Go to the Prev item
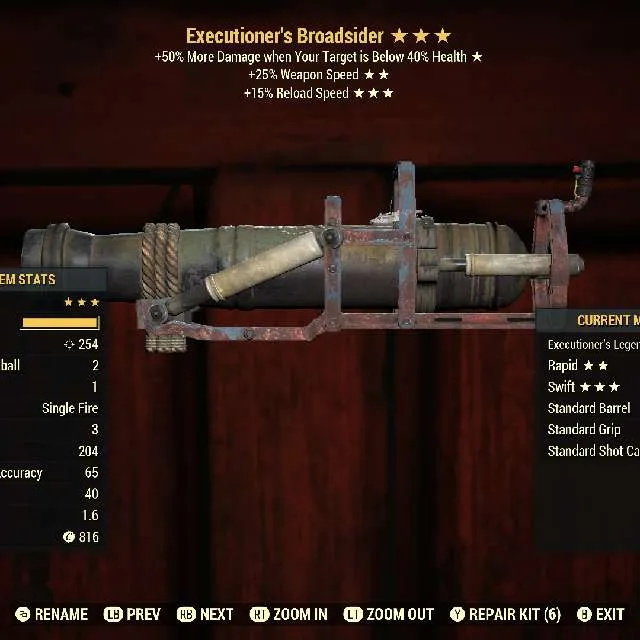Image resolution: width=640 pixels, height=640 pixels. pyautogui.click(x=133, y=614)
